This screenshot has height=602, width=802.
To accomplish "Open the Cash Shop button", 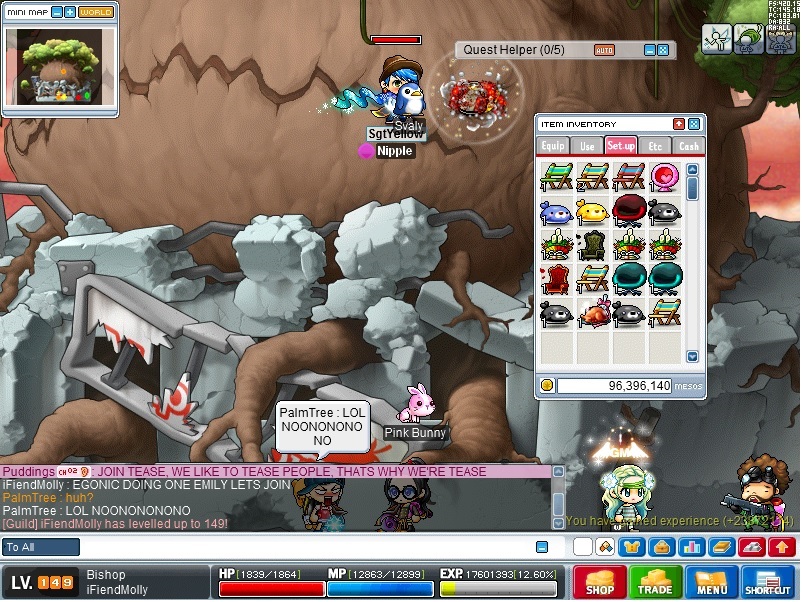I will tap(599, 582).
